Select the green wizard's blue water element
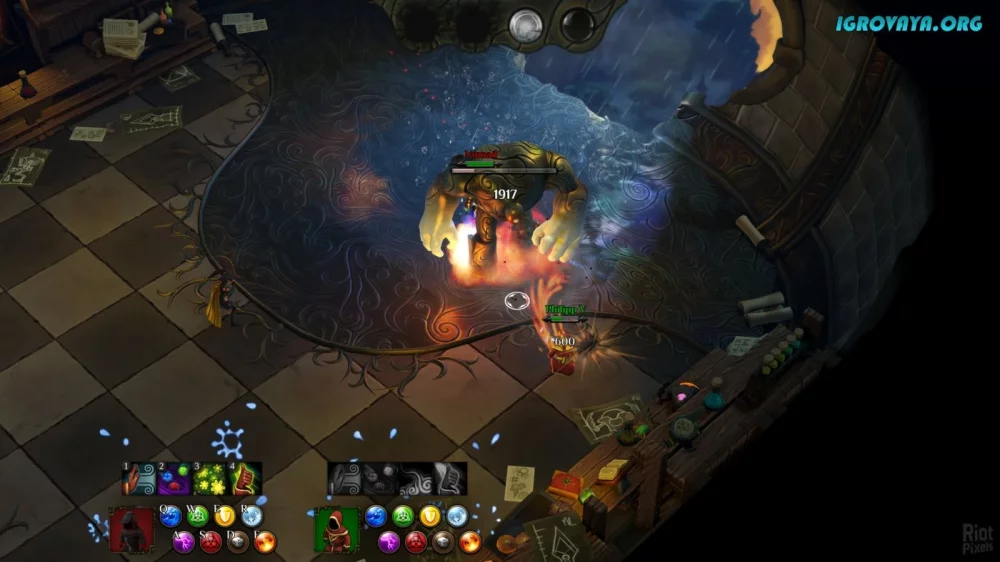Viewport: 1000px width, 562px height. [x=376, y=516]
